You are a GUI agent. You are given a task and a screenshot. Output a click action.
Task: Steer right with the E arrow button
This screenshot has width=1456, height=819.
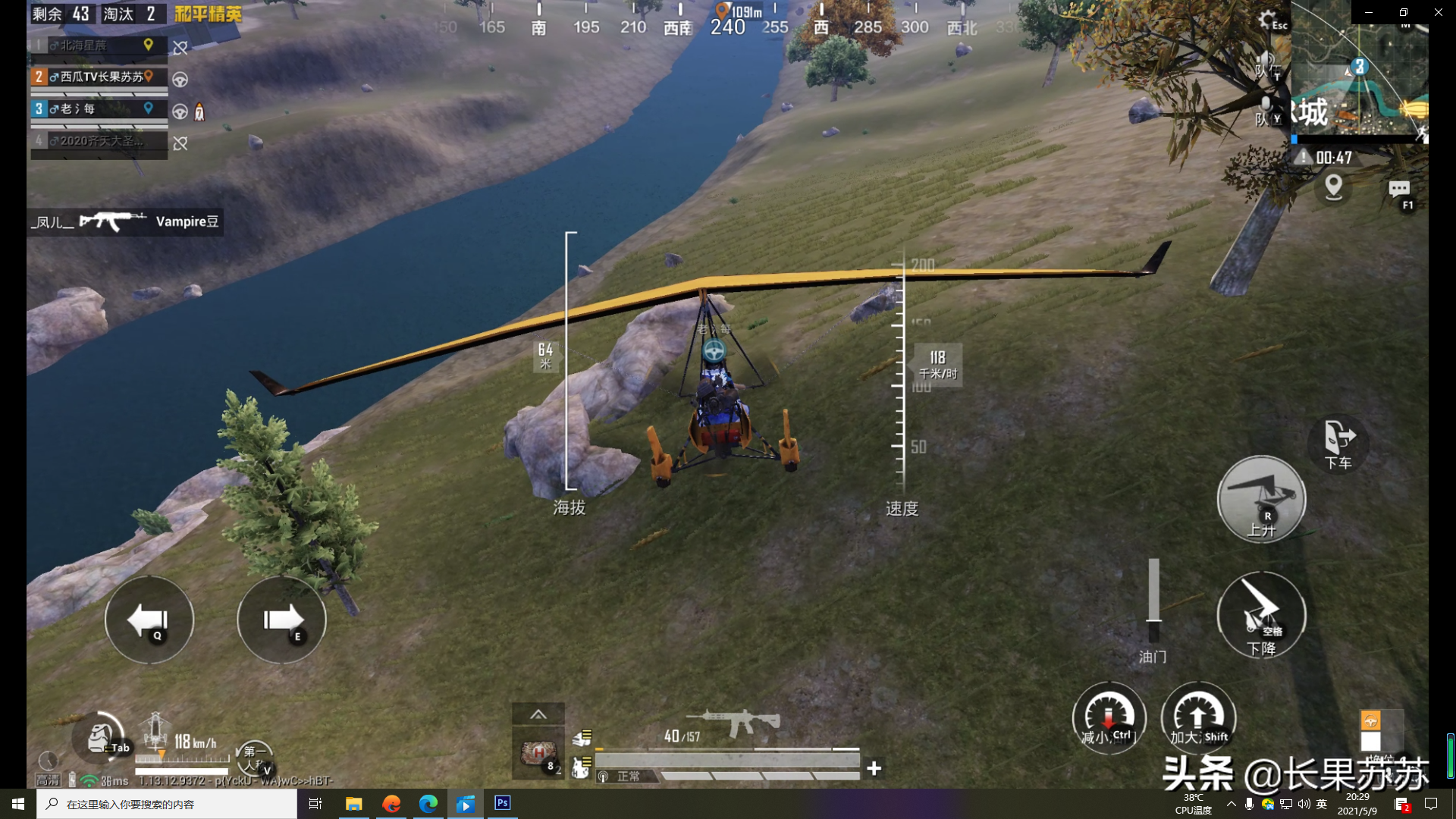click(281, 620)
